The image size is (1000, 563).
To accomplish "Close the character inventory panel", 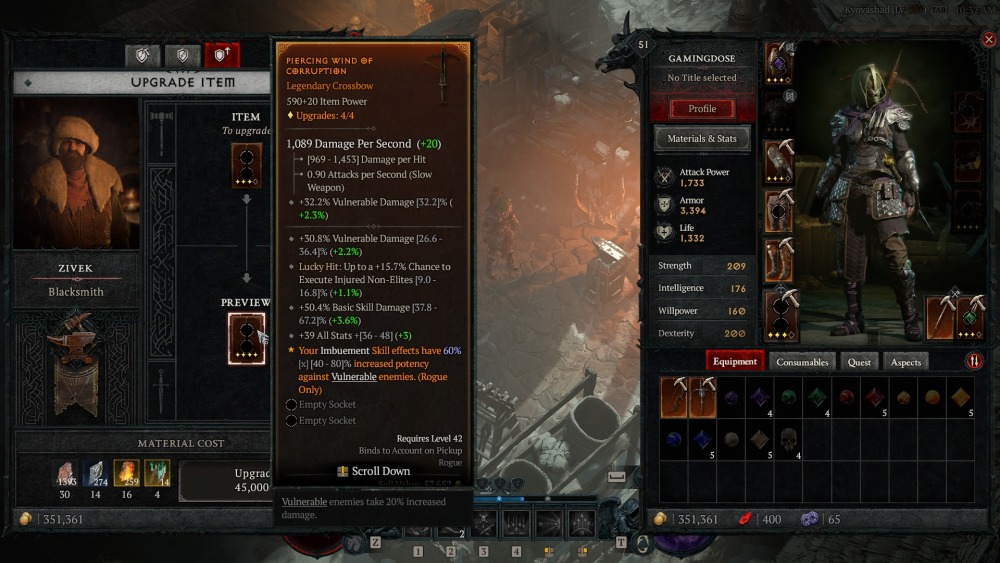I will (988, 41).
